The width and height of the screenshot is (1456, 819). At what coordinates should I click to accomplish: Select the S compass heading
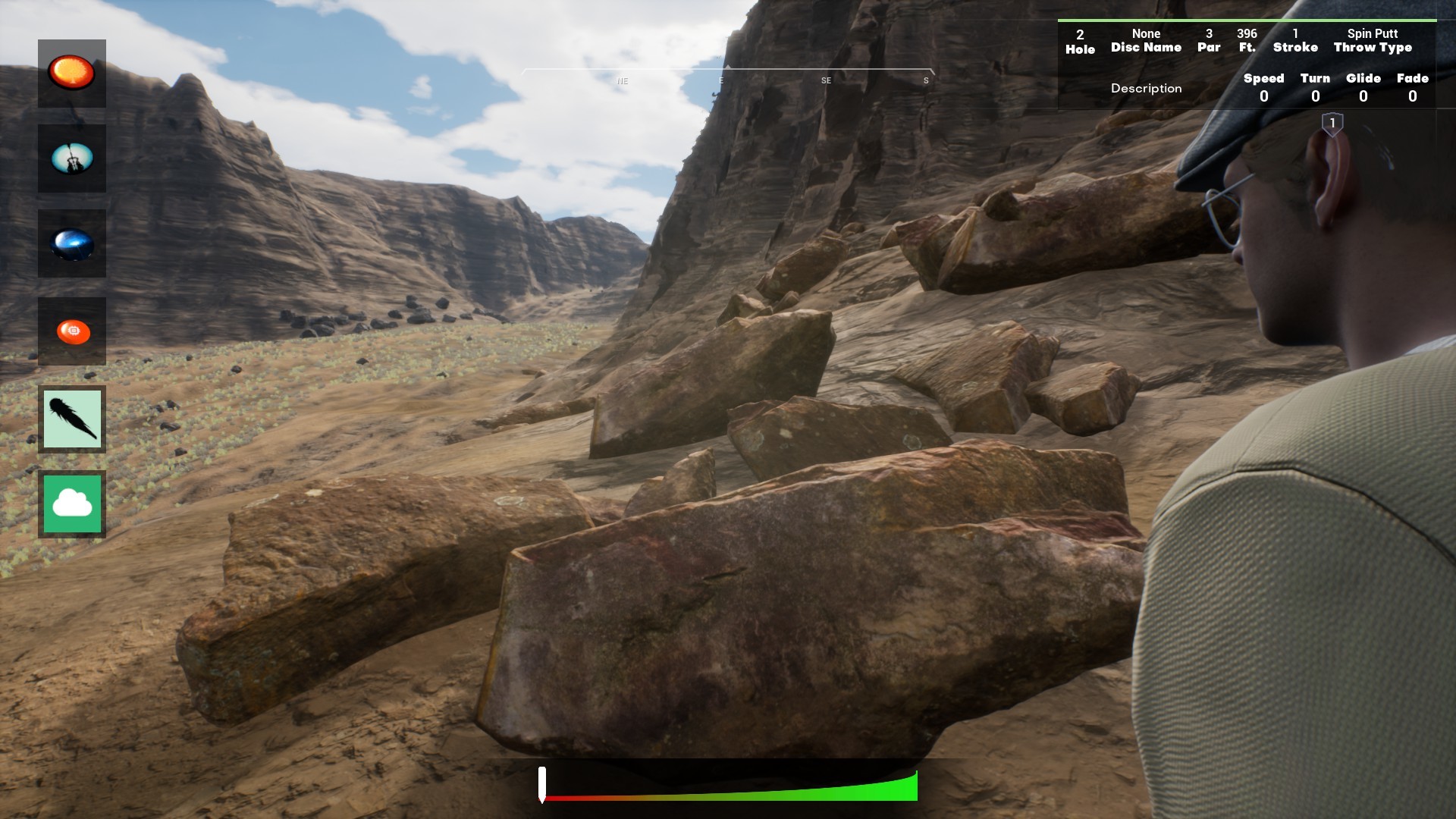[925, 80]
